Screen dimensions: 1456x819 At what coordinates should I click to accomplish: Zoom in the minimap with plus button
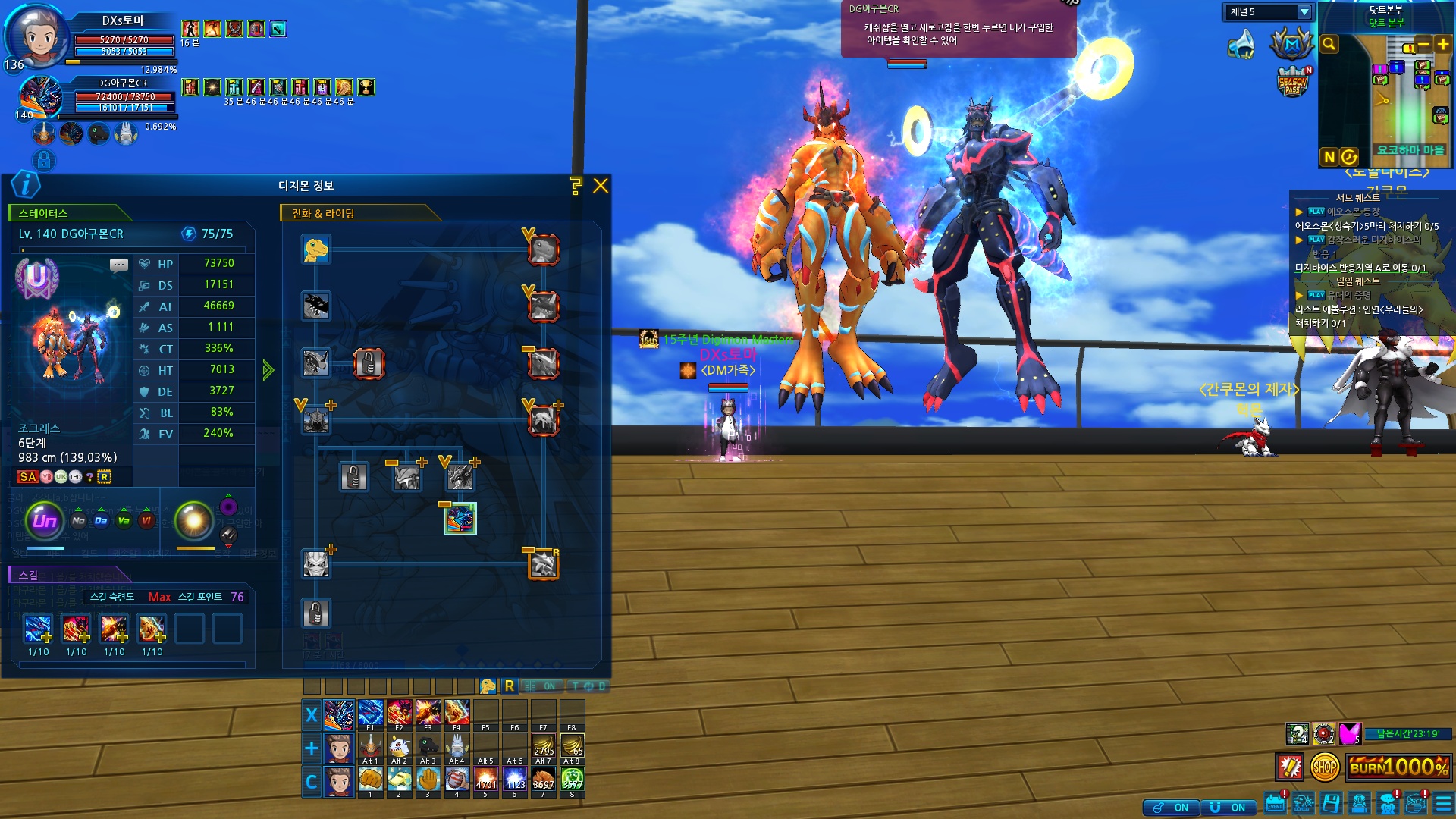[1442, 44]
